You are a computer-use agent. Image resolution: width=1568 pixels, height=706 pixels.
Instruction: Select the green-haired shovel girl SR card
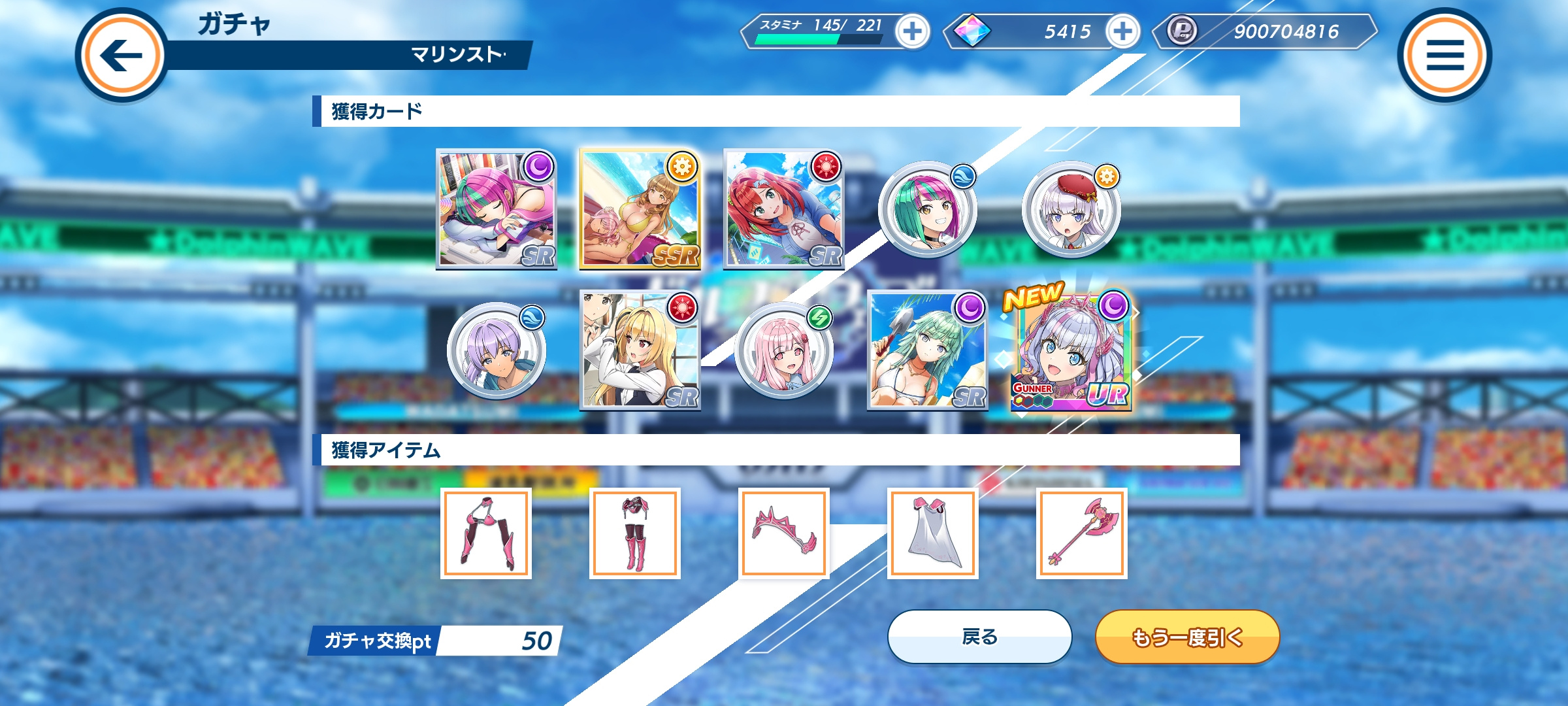[x=927, y=351]
